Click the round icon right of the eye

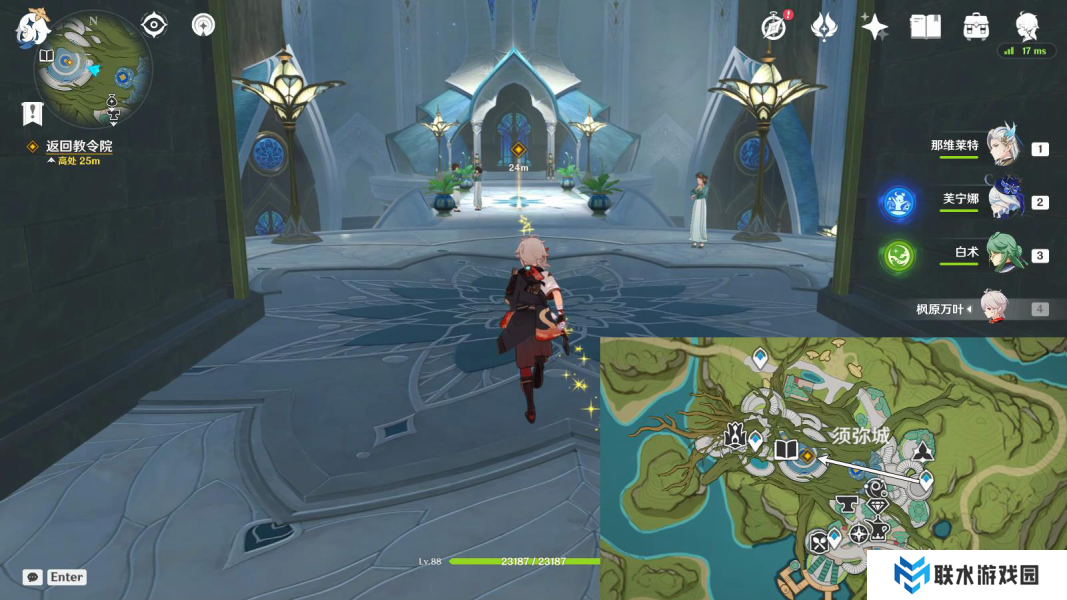pos(203,24)
